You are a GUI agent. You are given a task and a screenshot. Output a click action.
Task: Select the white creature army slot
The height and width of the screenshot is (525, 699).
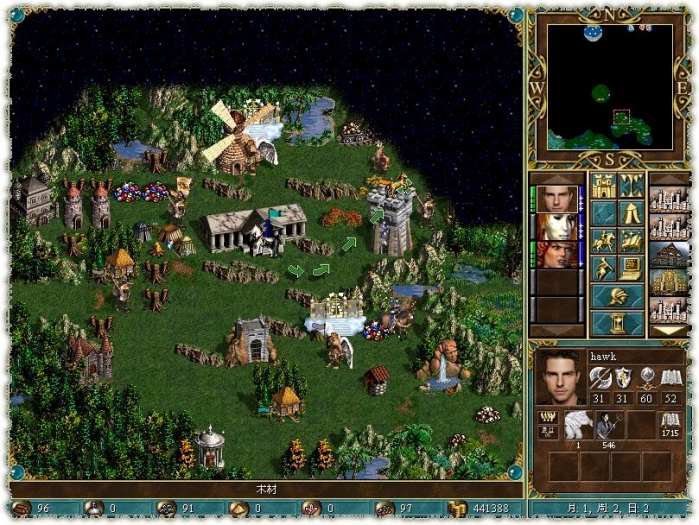(578, 425)
